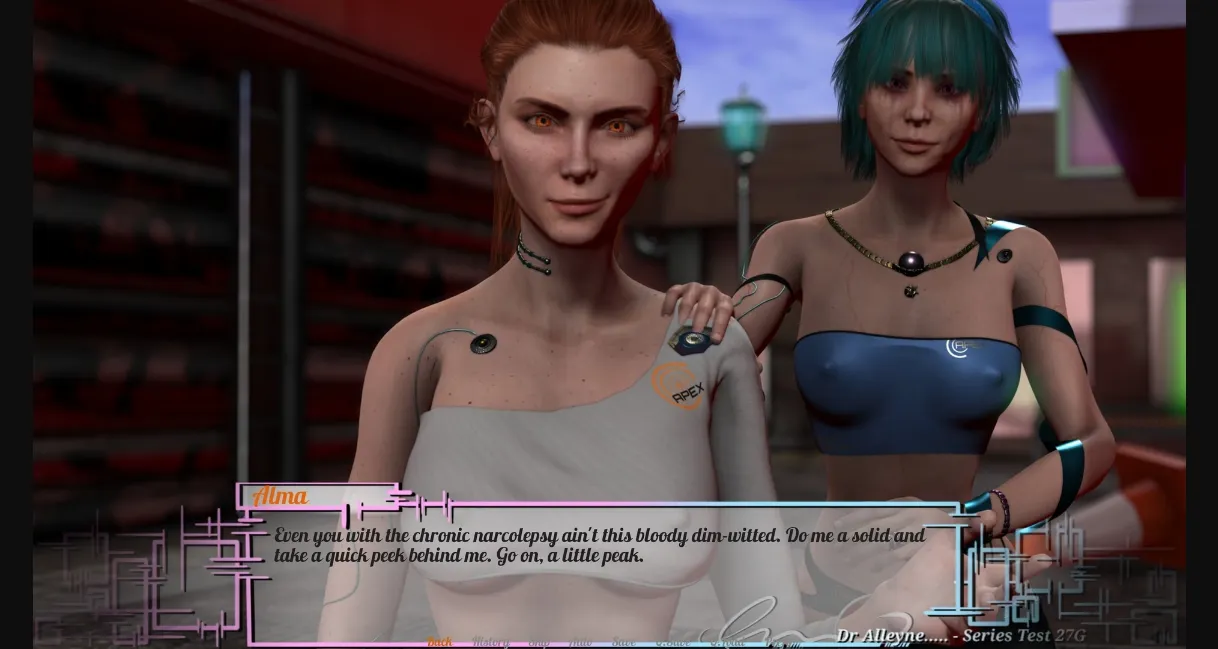This screenshot has width=1218, height=649.
Task: Click Q.Save to quick save
Action: (x=672, y=642)
